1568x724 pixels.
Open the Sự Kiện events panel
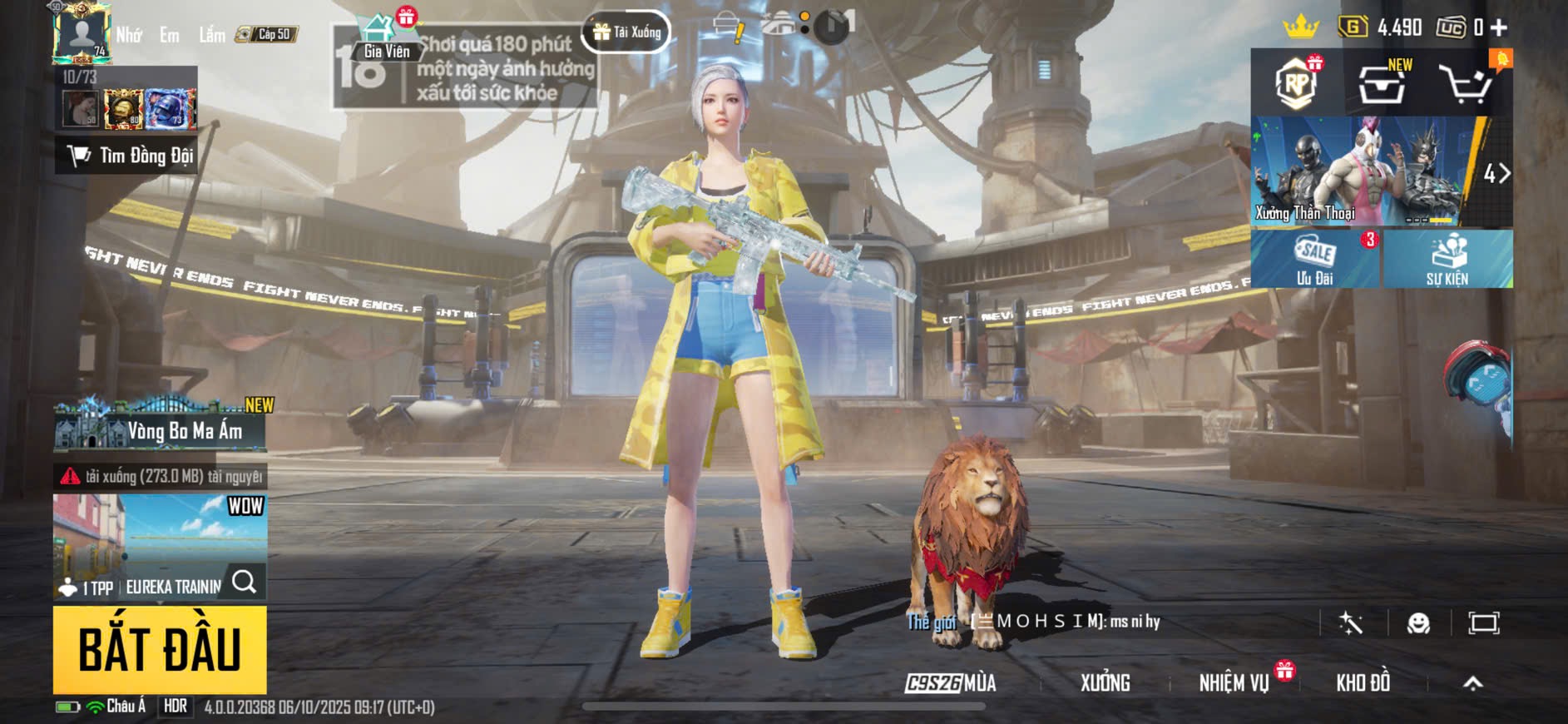coord(1447,260)
